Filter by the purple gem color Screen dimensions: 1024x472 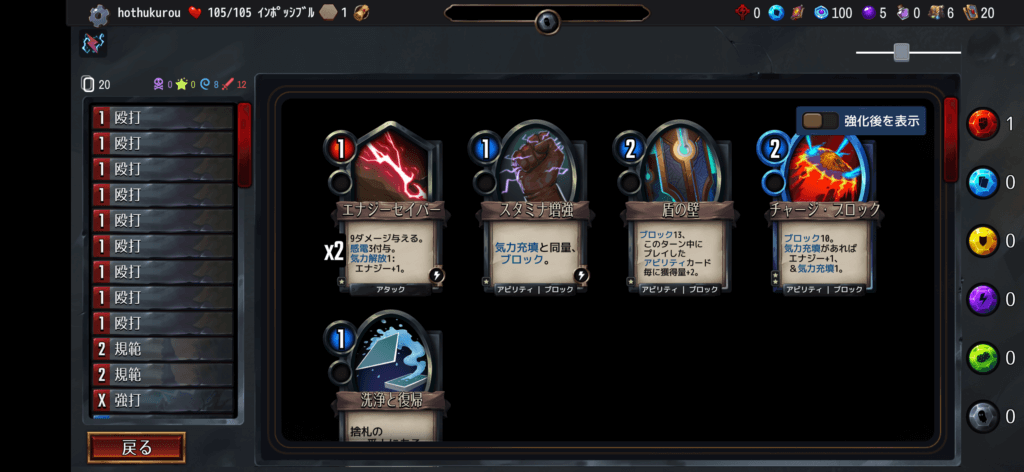point(984,299)
